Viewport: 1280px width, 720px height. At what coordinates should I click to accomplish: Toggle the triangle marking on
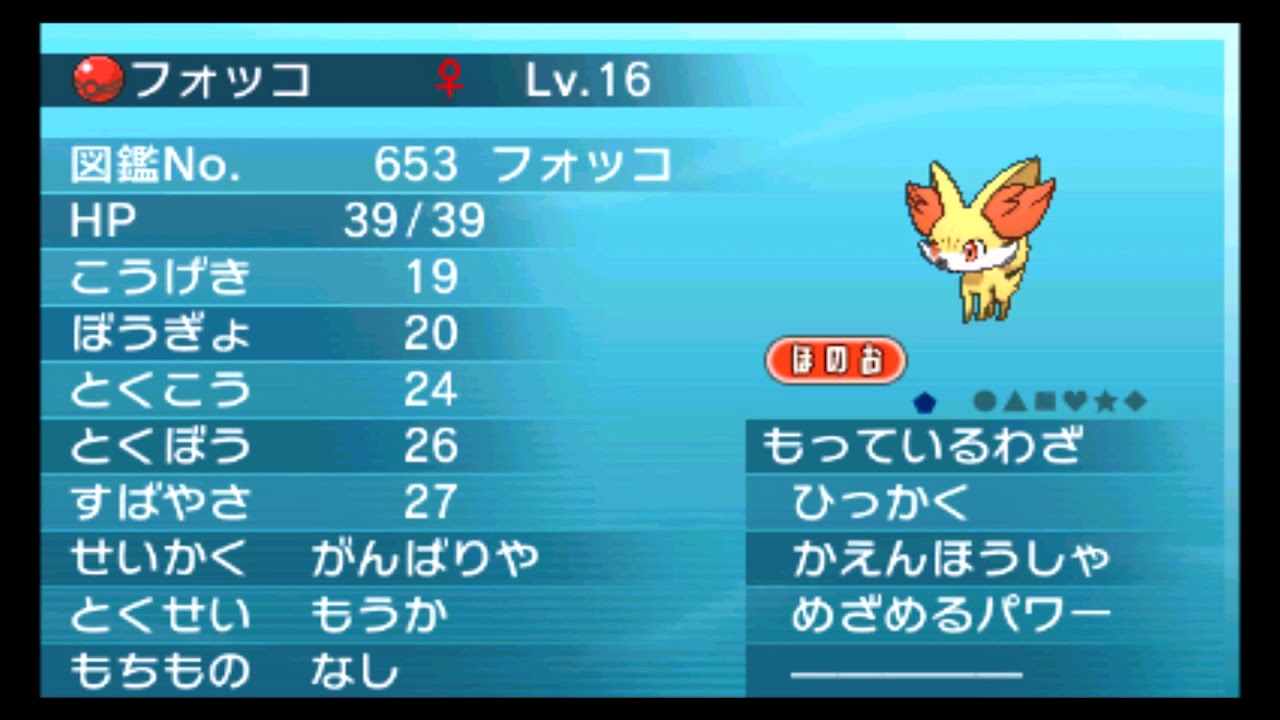click(1014, 401)
